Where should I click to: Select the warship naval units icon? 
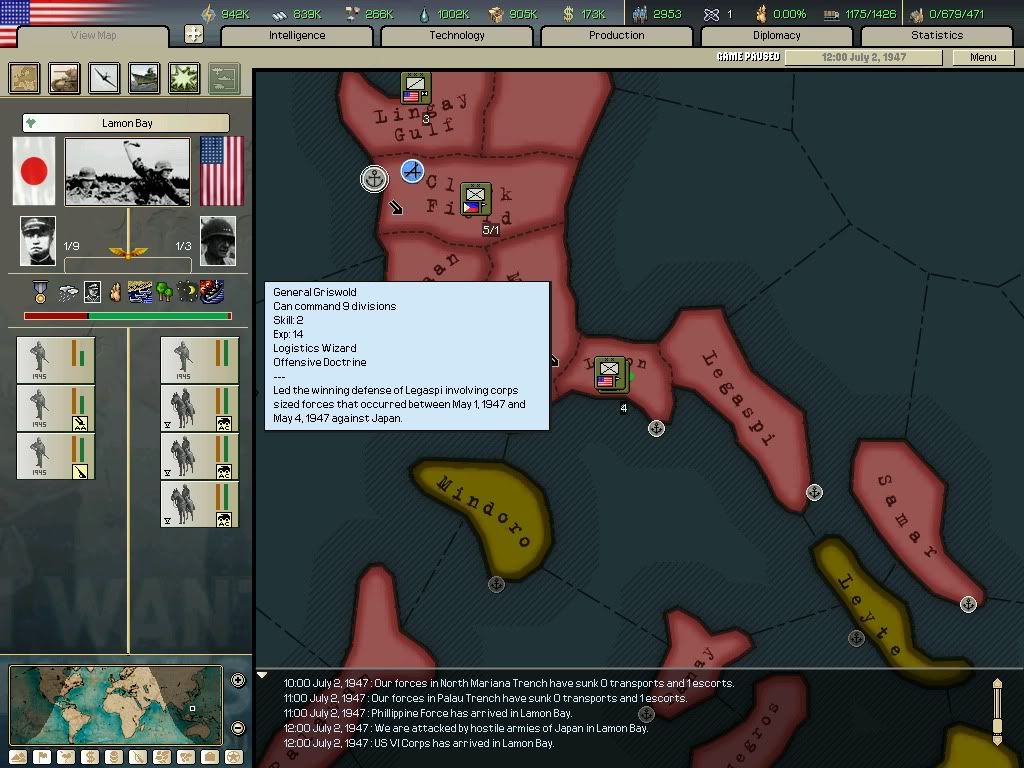tap(144, 78)
